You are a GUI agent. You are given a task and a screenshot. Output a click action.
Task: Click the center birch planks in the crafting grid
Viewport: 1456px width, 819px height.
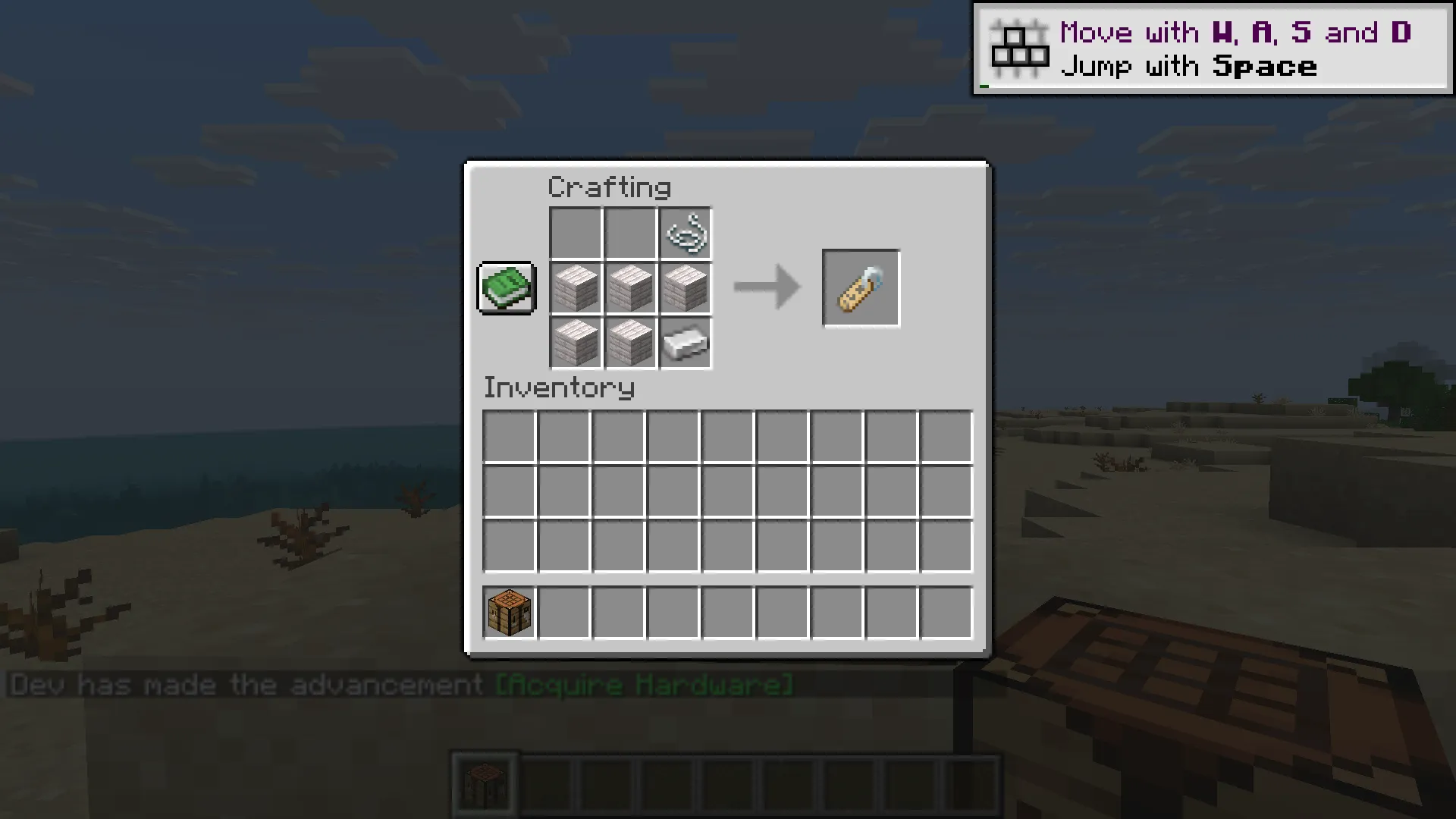[x=629, y=288]
